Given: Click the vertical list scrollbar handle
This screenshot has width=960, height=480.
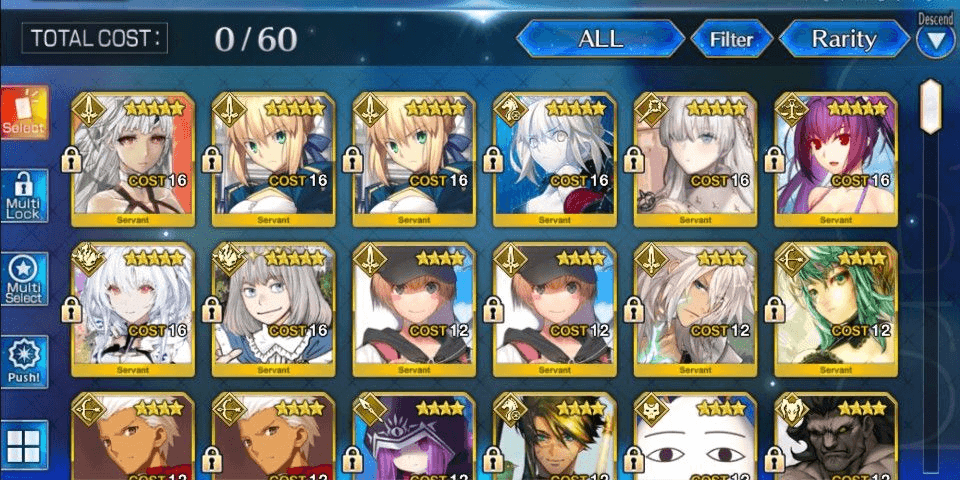Looking at the screenshot, I should [x=930, y=107].
